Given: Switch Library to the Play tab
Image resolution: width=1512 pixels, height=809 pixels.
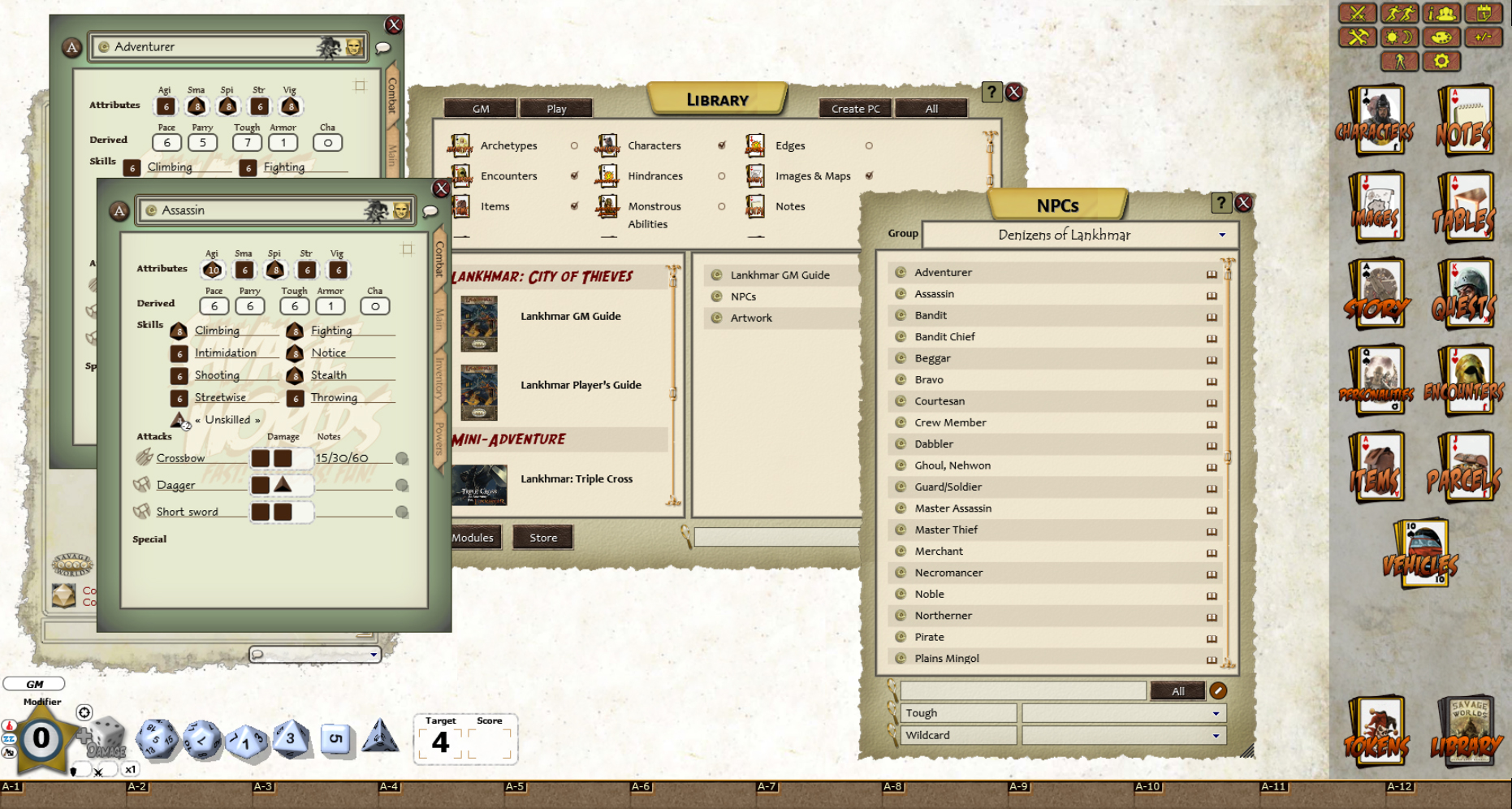Looking at the screenshot, I should coord(555,108).
